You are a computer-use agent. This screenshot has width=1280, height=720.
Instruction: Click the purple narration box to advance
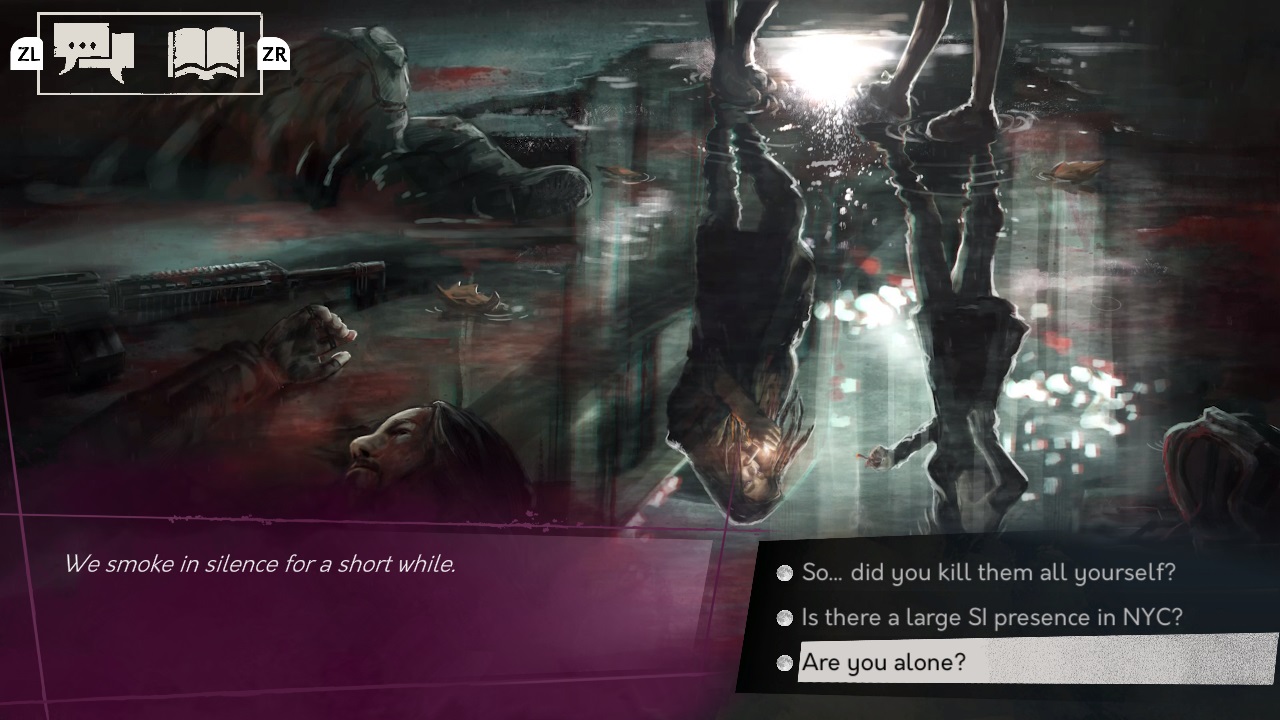[x=350, y=620]
